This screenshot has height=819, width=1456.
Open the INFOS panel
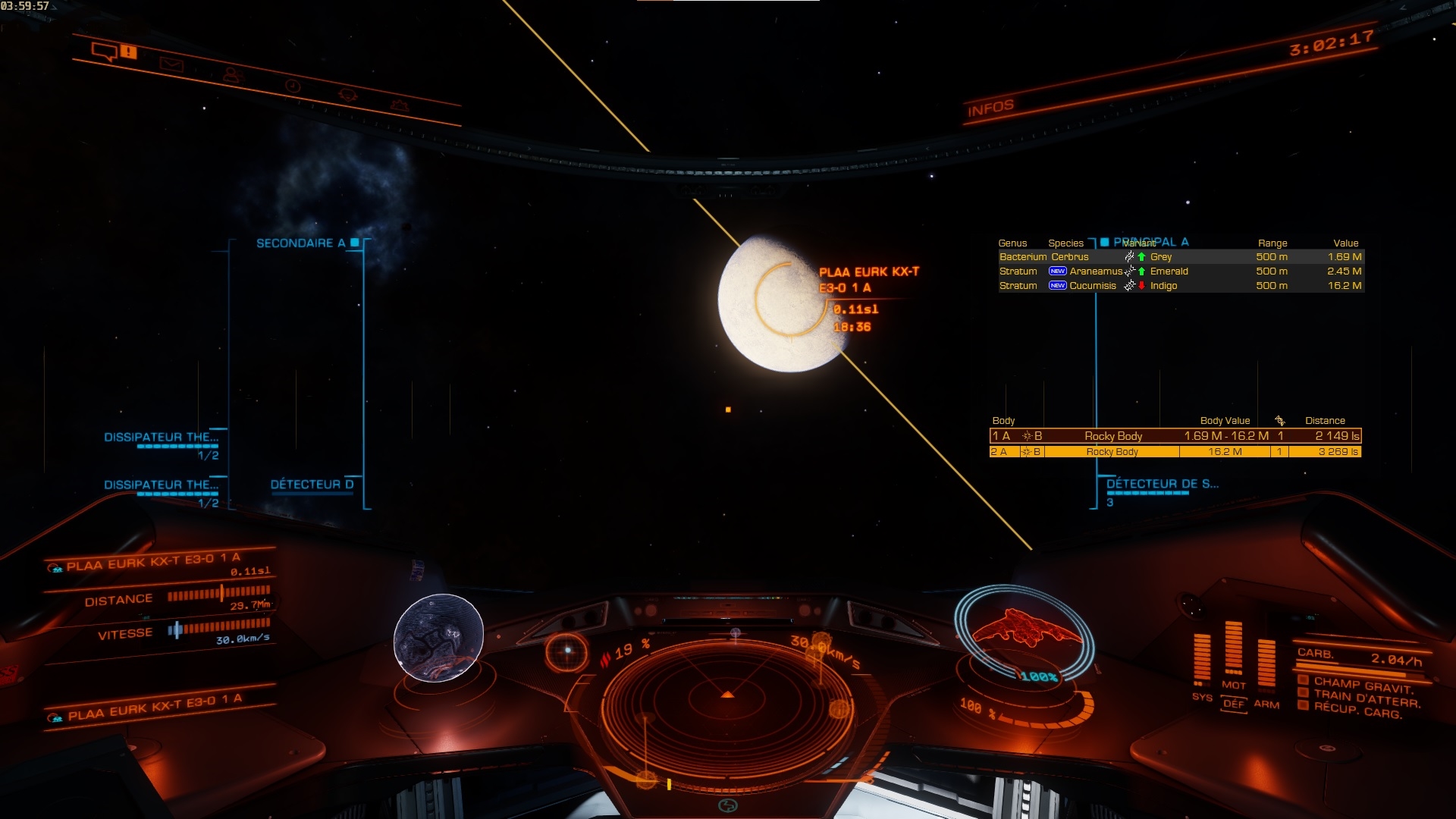click(x=990, y=108)
